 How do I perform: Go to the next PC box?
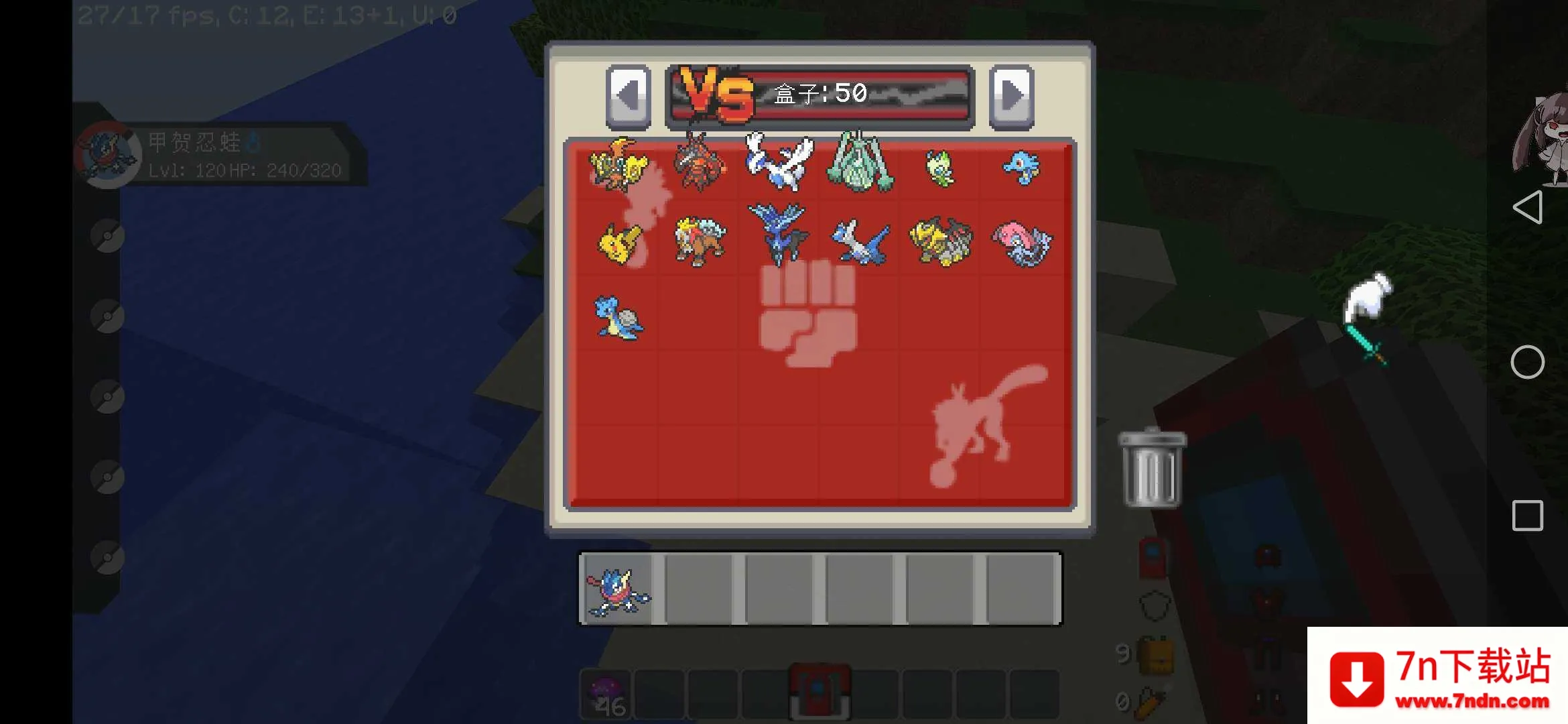(x=1011, y=96)
